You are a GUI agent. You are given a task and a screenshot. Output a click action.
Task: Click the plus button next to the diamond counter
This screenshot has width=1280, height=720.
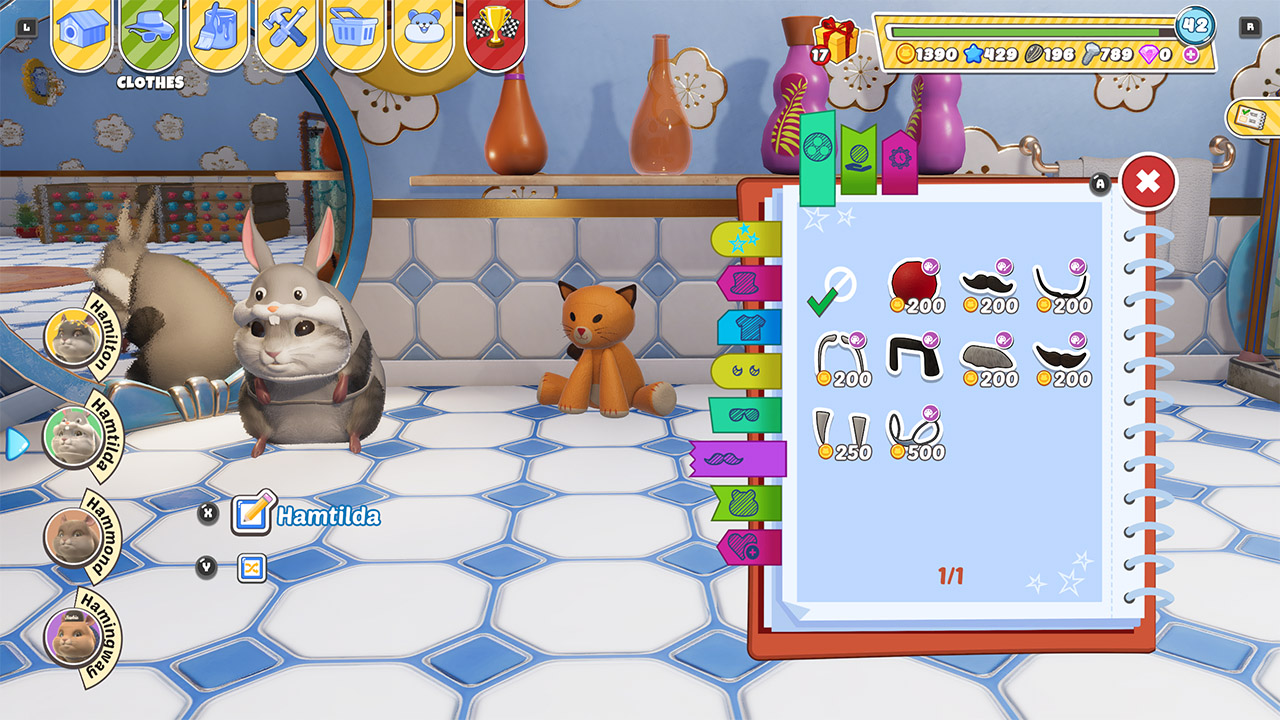pos(1189,55)
